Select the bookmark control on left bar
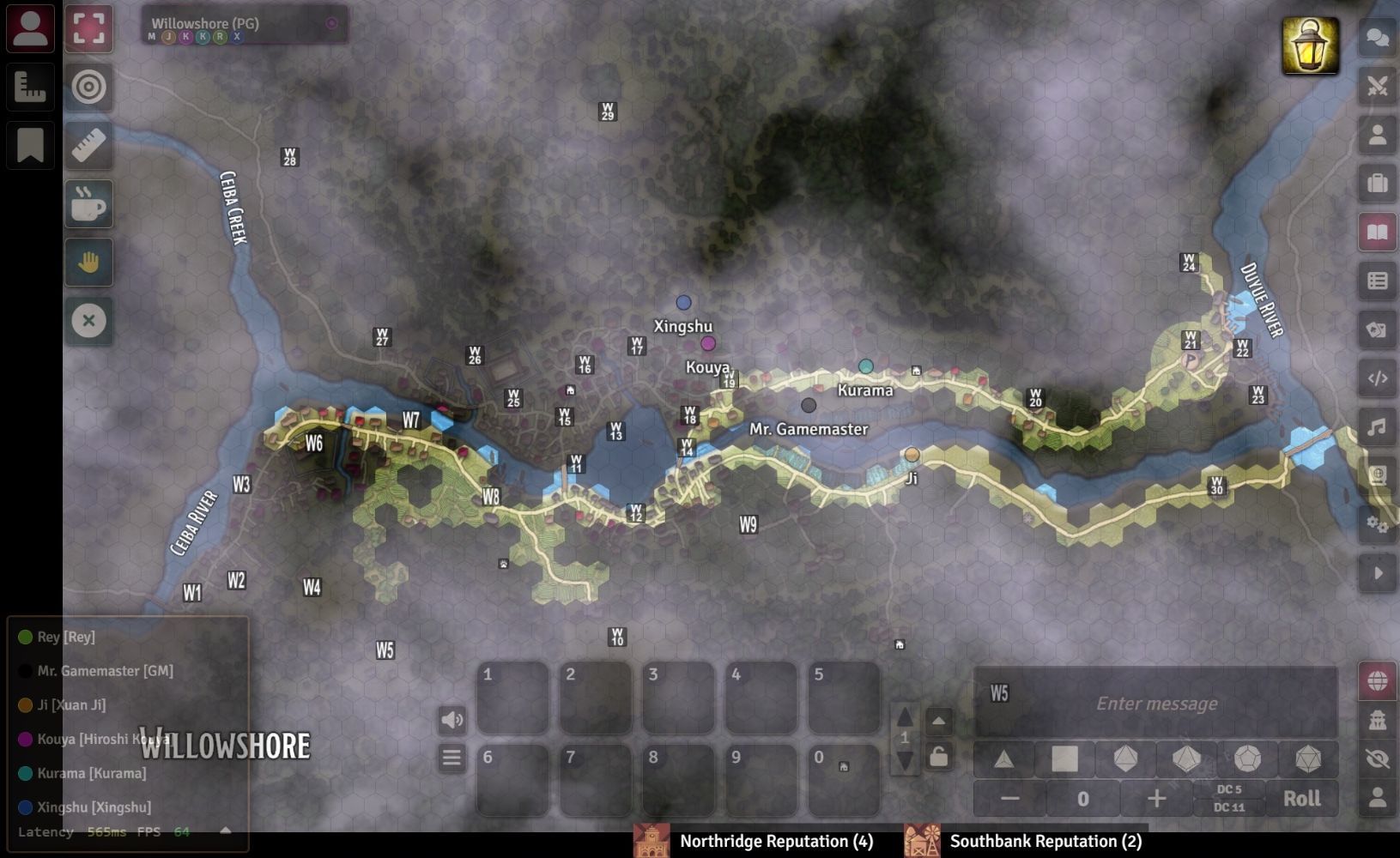Screen dimensions: 1400x858 click(30, 145)
